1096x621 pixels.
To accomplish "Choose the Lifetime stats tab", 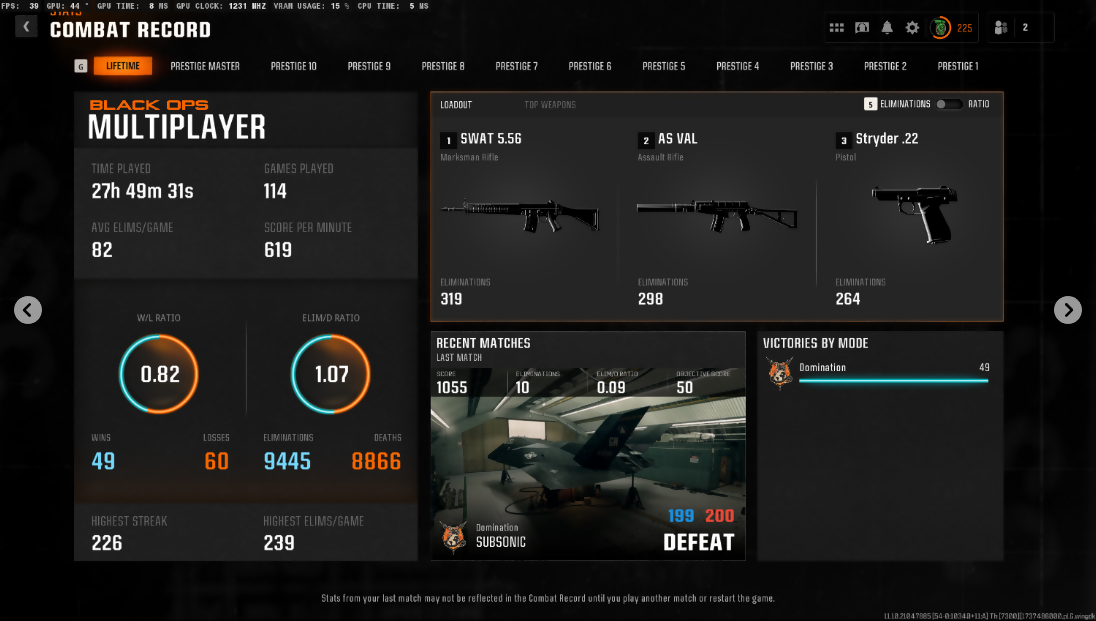I will click(x=123, y=66).
